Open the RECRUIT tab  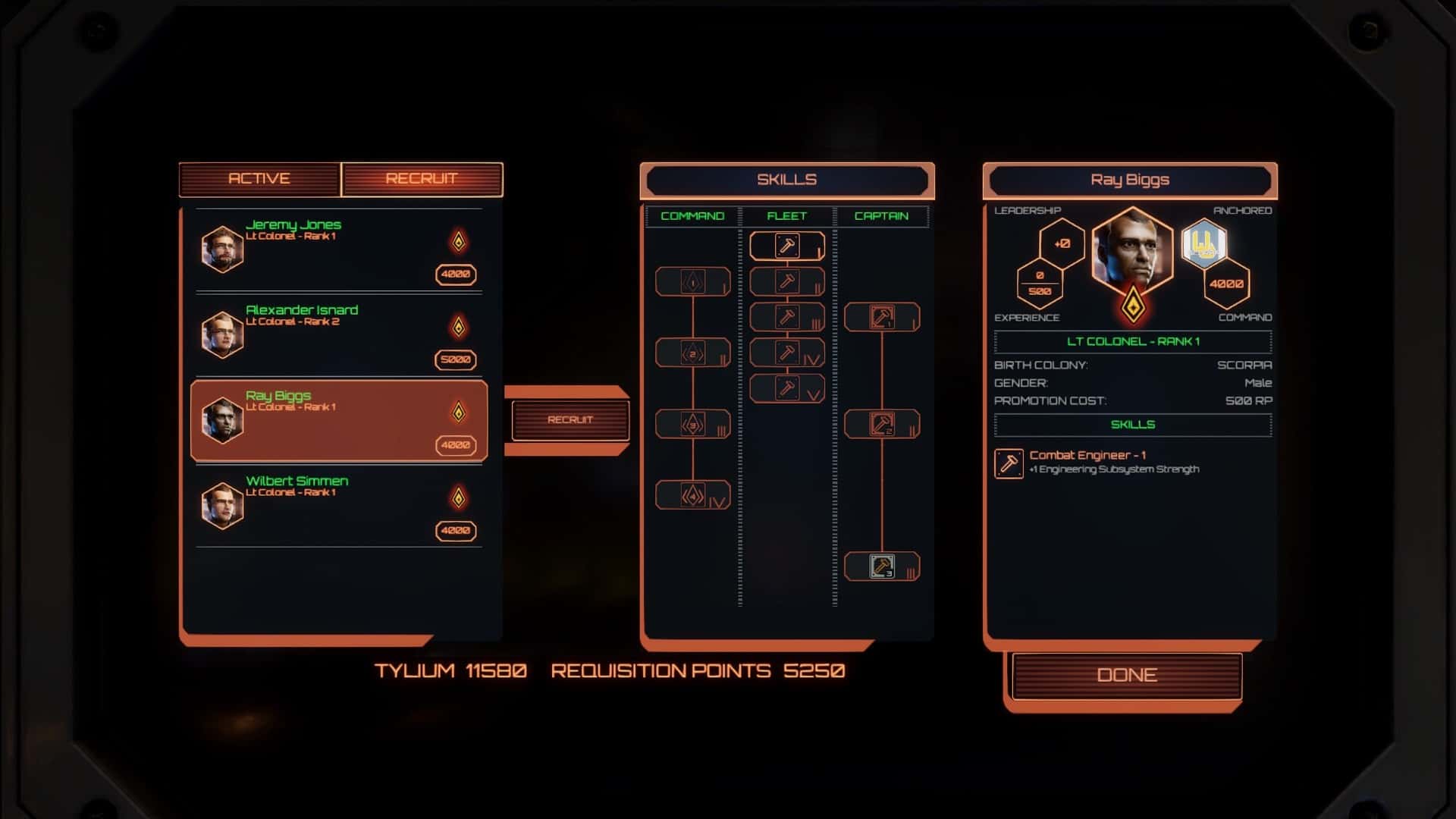pos(422,178)
